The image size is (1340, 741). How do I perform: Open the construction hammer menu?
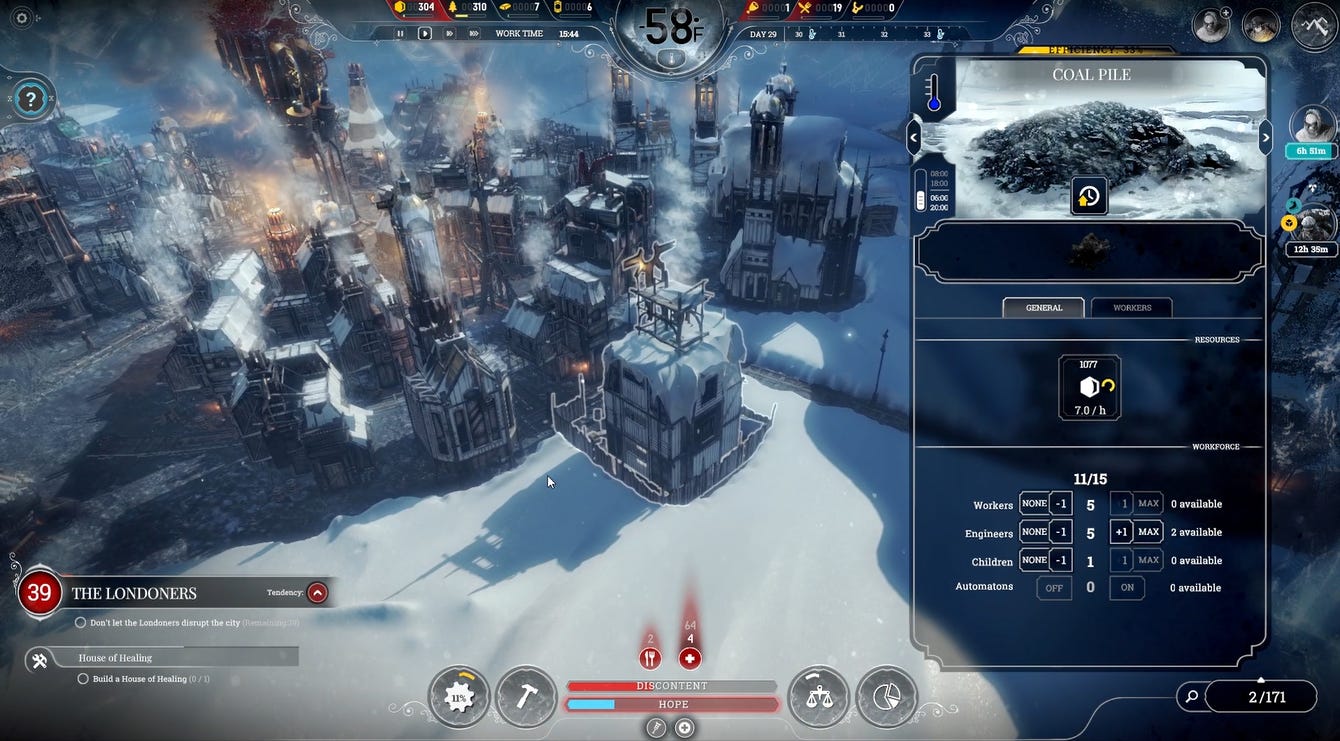click(x=526, y=697)
